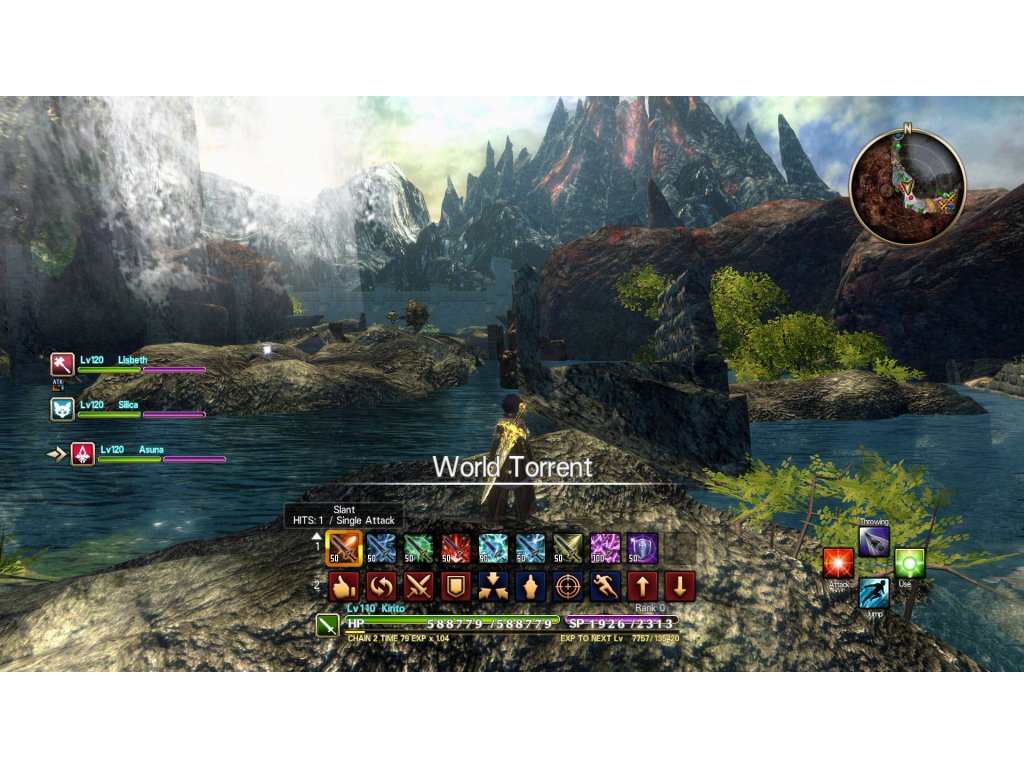Trigger the purple lightning skill
The image size is (1024, 768).
[605, 548]
